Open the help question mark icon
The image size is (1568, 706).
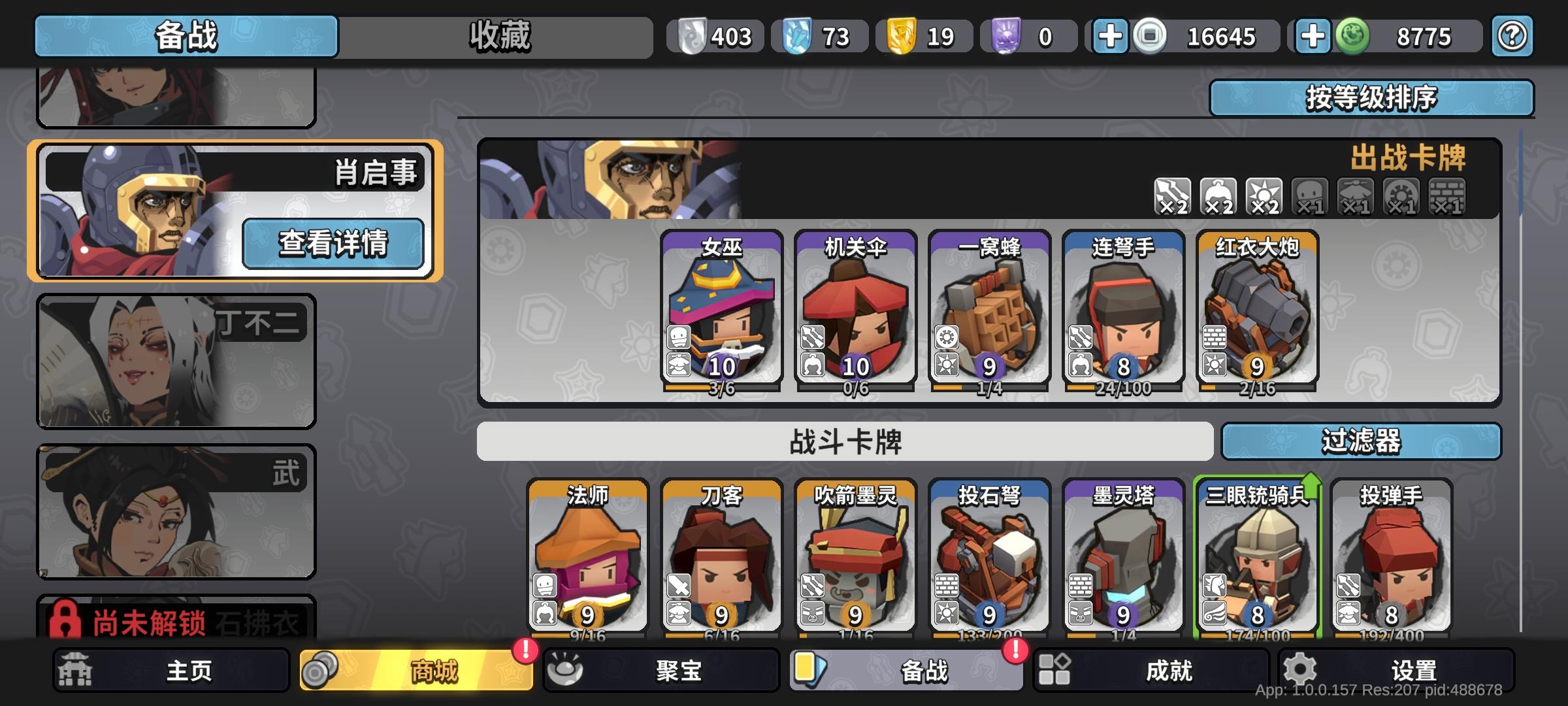[x=1511, y=37]
